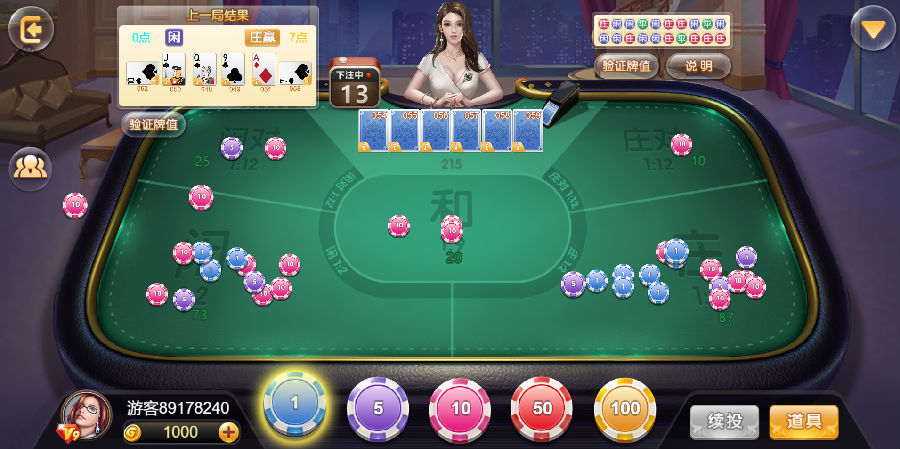Click 验证牌值 under the trend grid
900x449 pixels.
point(627,66)
